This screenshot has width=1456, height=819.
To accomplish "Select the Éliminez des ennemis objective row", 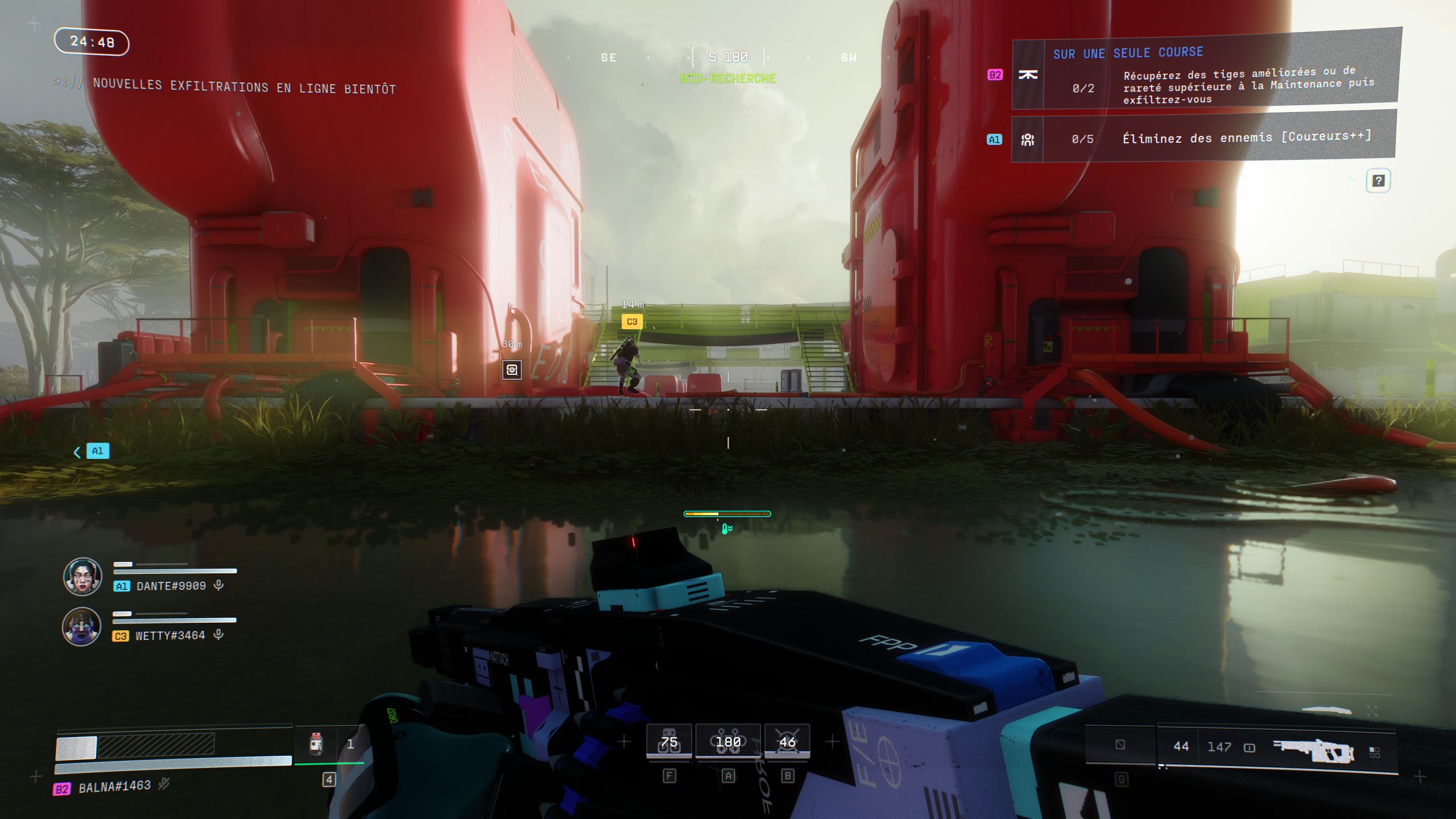I will click(1203, 138).
